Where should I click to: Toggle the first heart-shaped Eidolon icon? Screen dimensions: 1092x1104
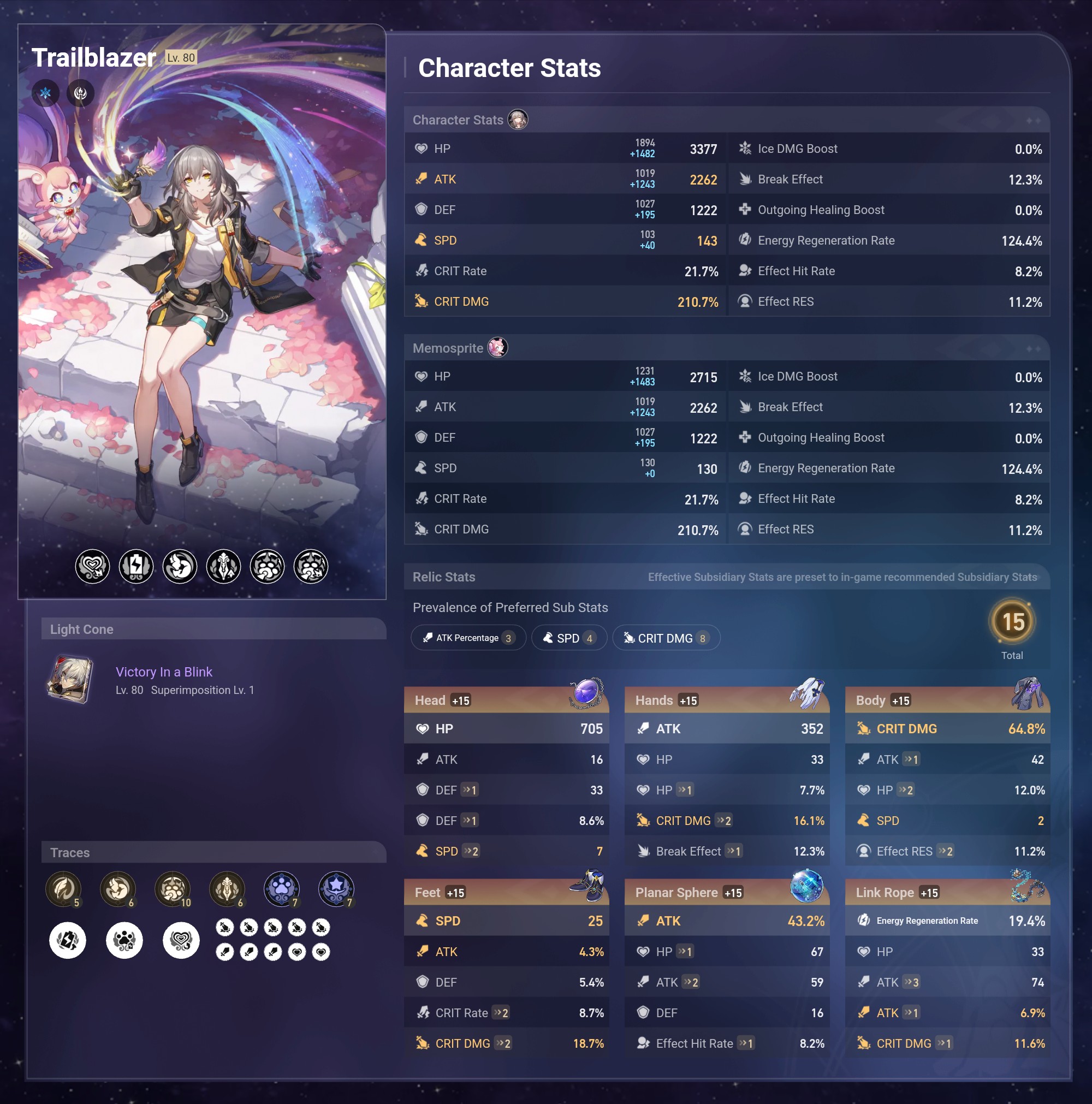point(93,566)
